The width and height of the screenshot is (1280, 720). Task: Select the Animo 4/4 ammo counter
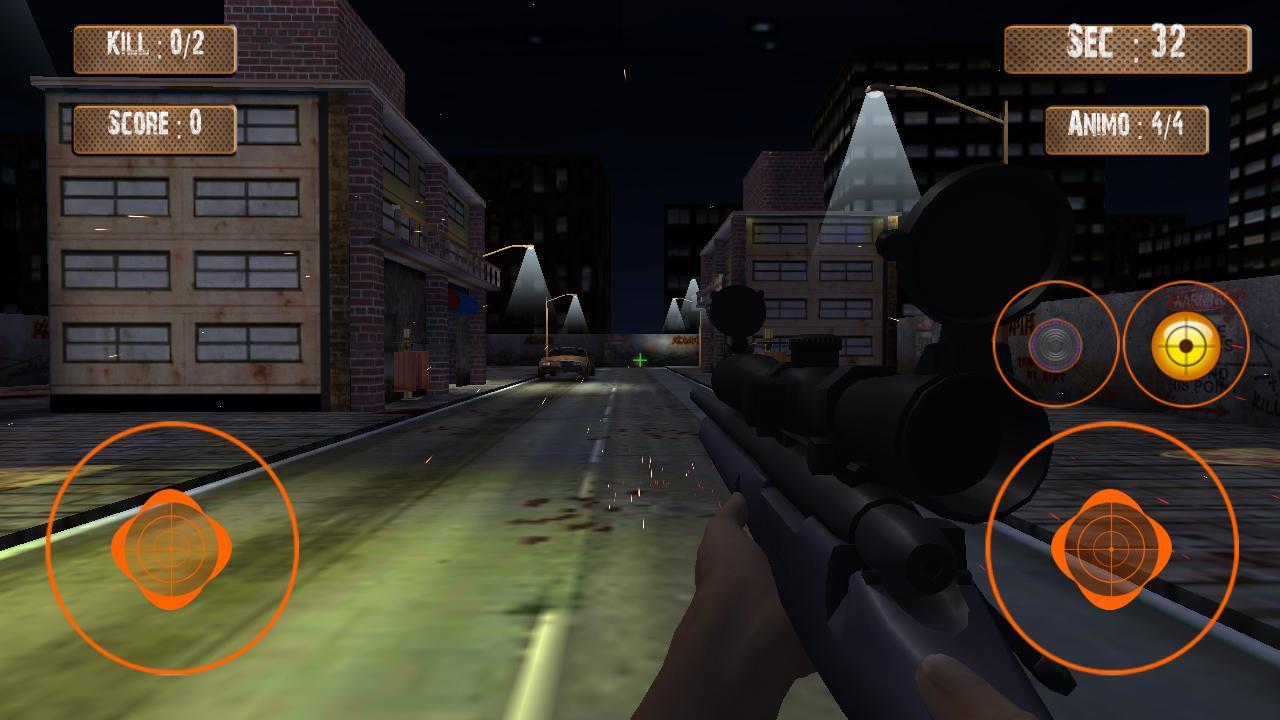click(x=1126, y=128)
